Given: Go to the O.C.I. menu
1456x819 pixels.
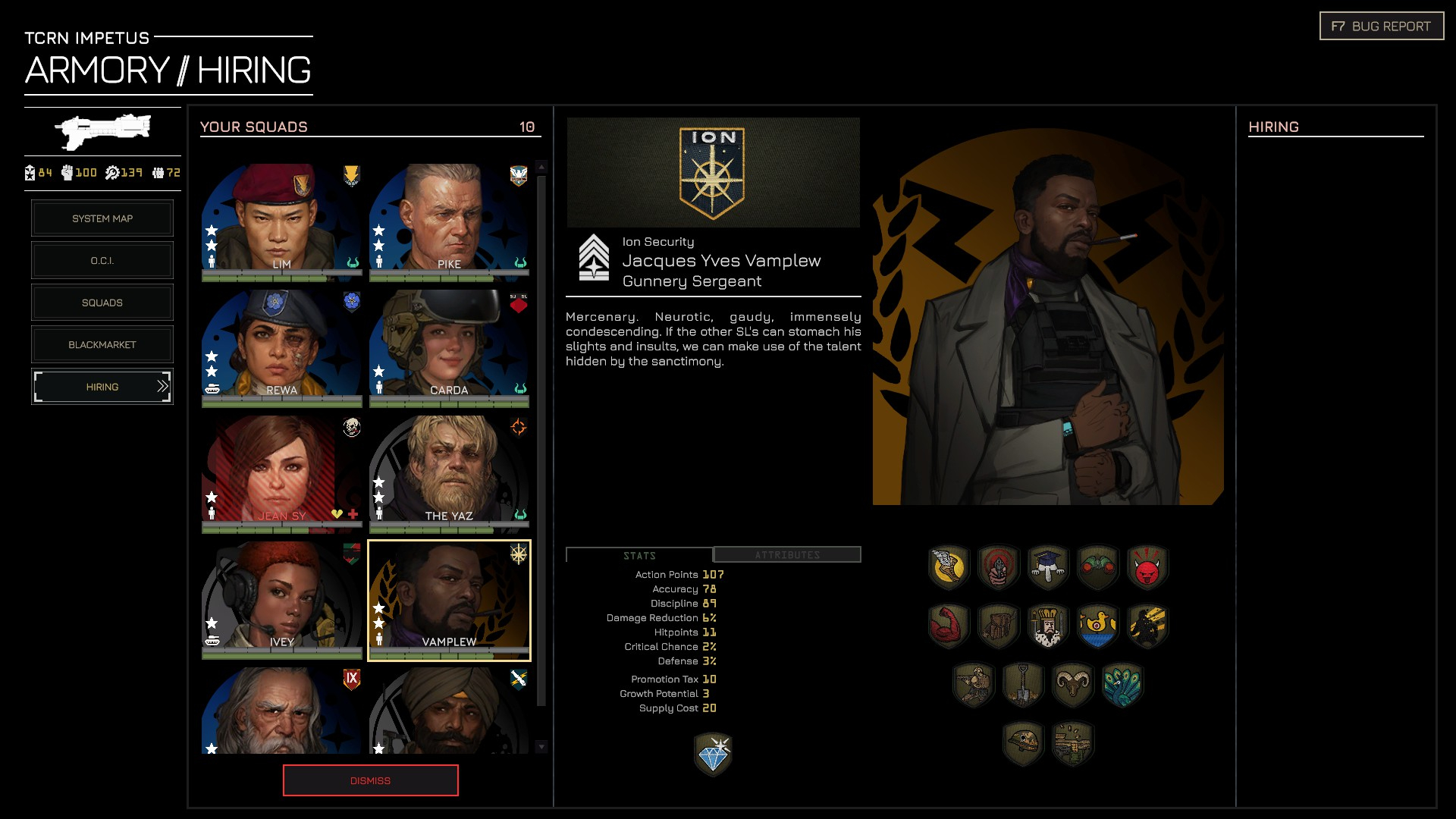Looking at the screenshot, I should click(x=102, y=261).
